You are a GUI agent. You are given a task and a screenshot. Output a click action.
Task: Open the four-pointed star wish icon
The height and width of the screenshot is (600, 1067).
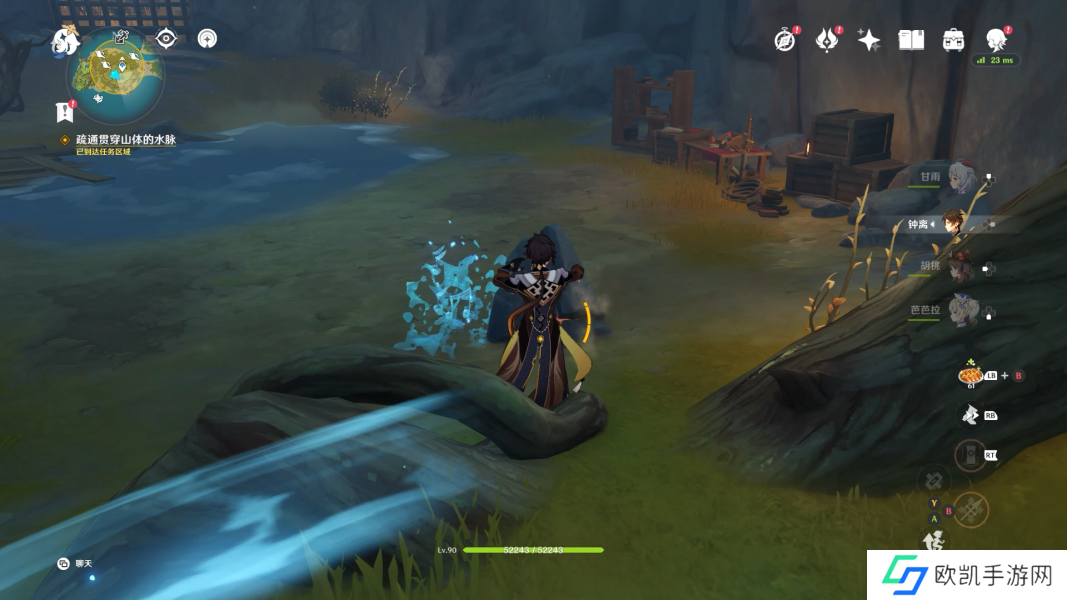click(869, 40)
